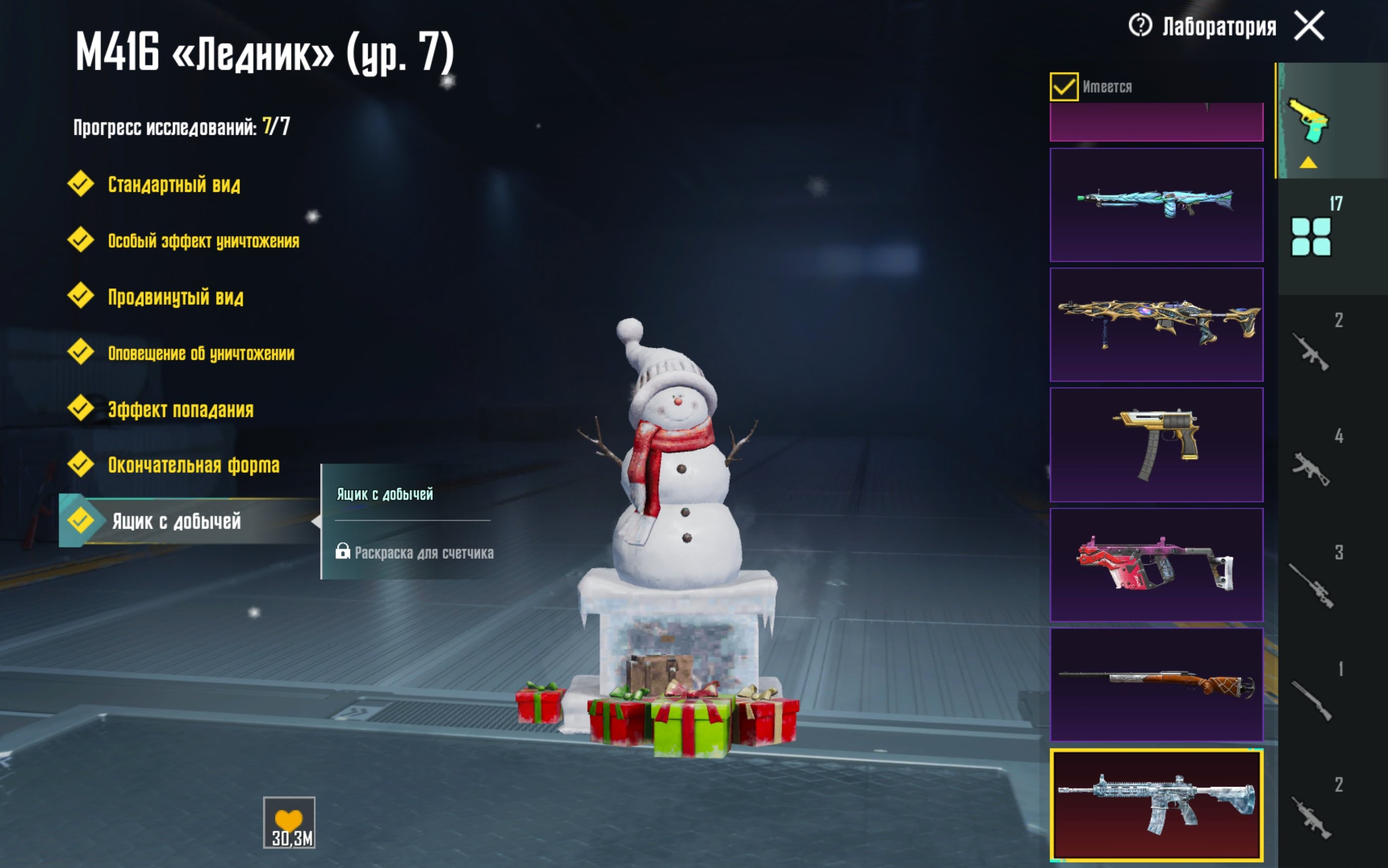Choose Ящик с добычей in the upgrade list
1388x868 pixels.
[x=175, y=521]
